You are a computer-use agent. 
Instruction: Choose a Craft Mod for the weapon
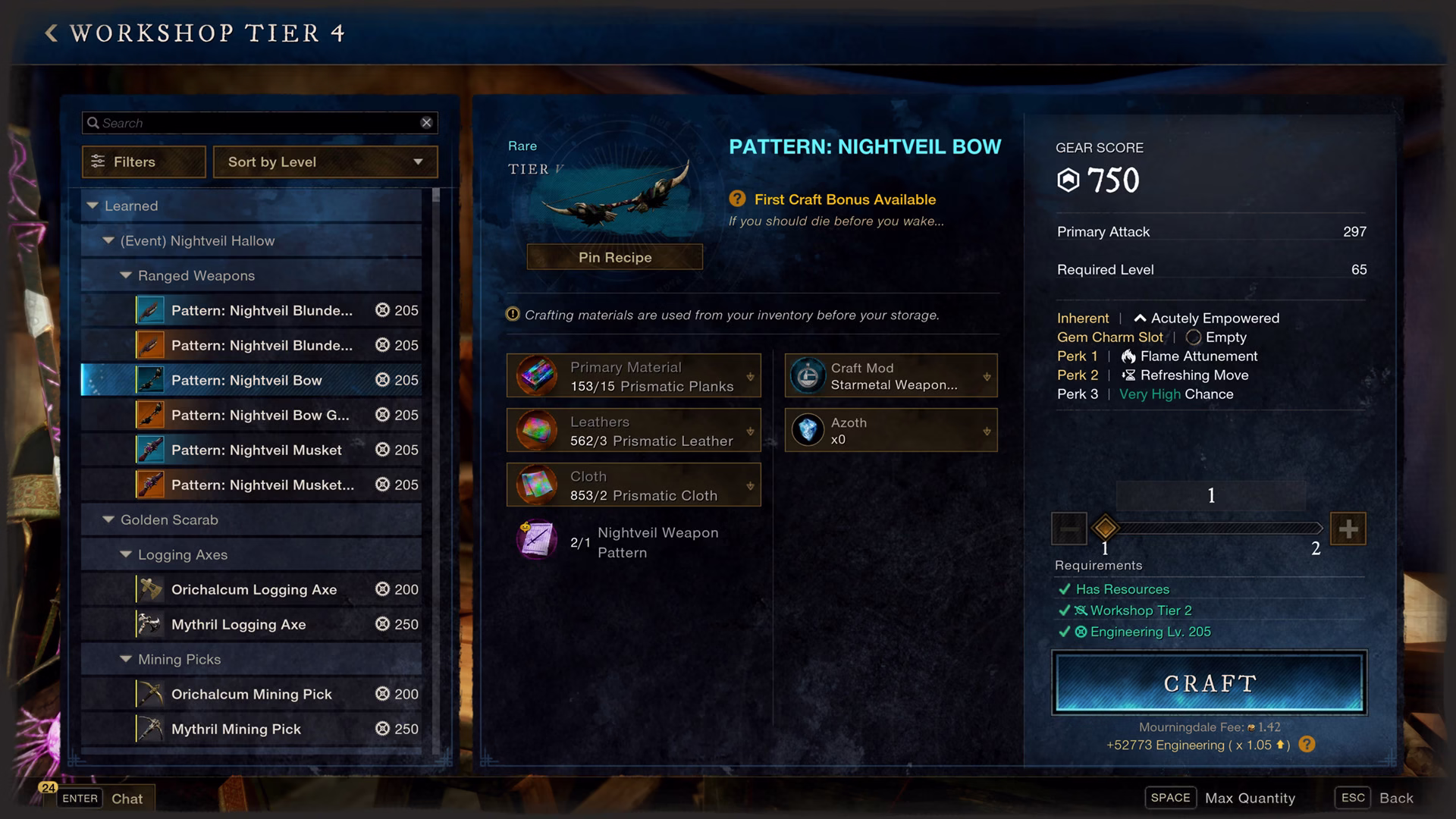890,376
